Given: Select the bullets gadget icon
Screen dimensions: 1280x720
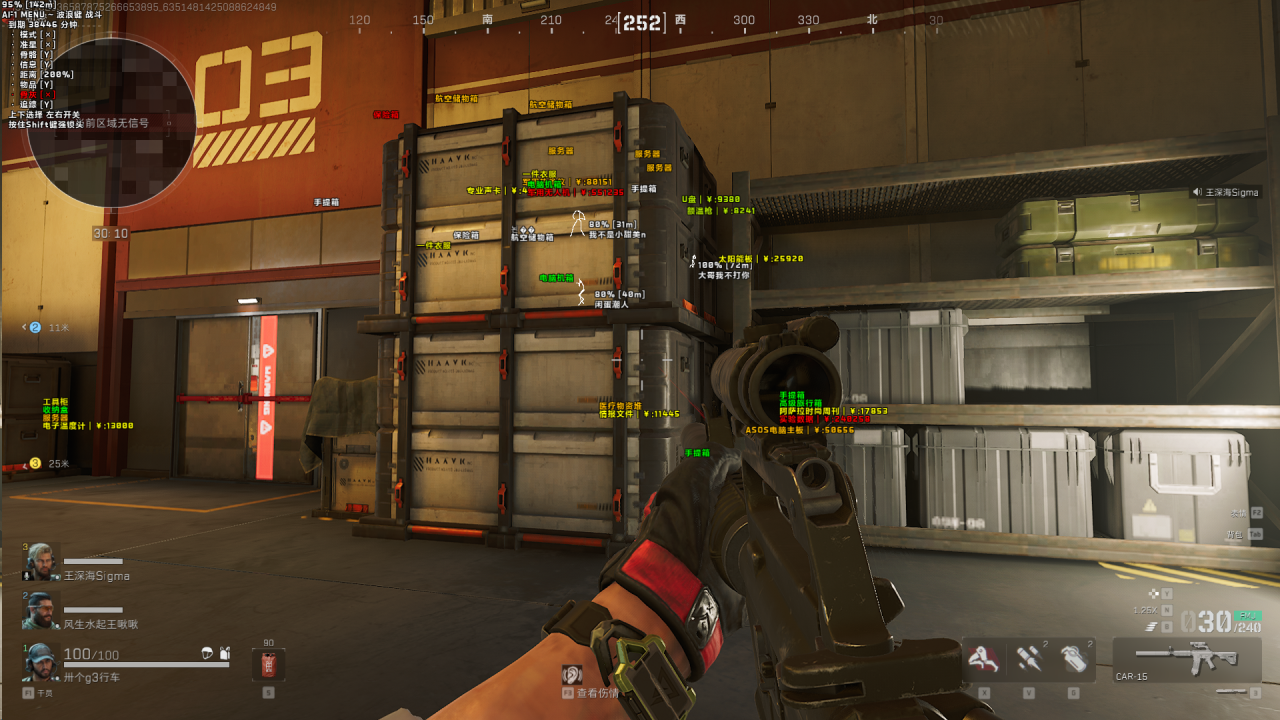Looking at the screenshot, I should 1029,659.
